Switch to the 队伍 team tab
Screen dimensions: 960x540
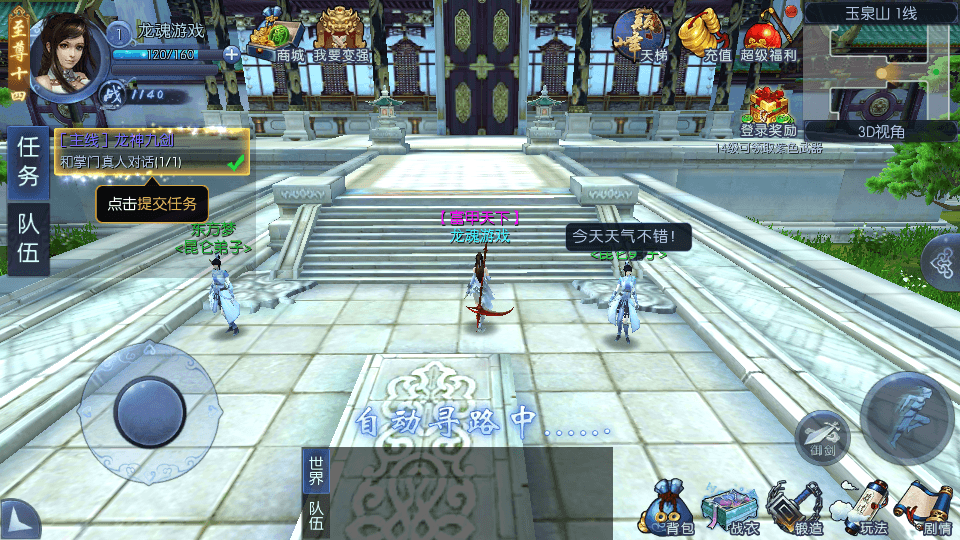(28, 239)
